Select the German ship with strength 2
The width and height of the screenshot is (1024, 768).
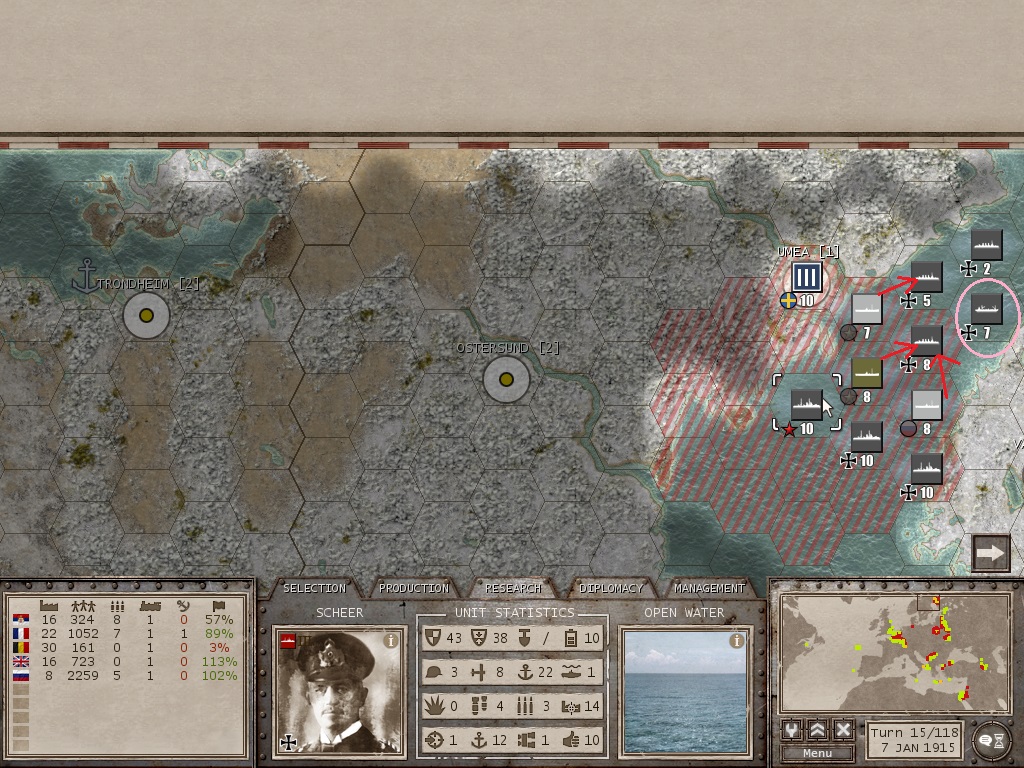[x=987, y=245]
